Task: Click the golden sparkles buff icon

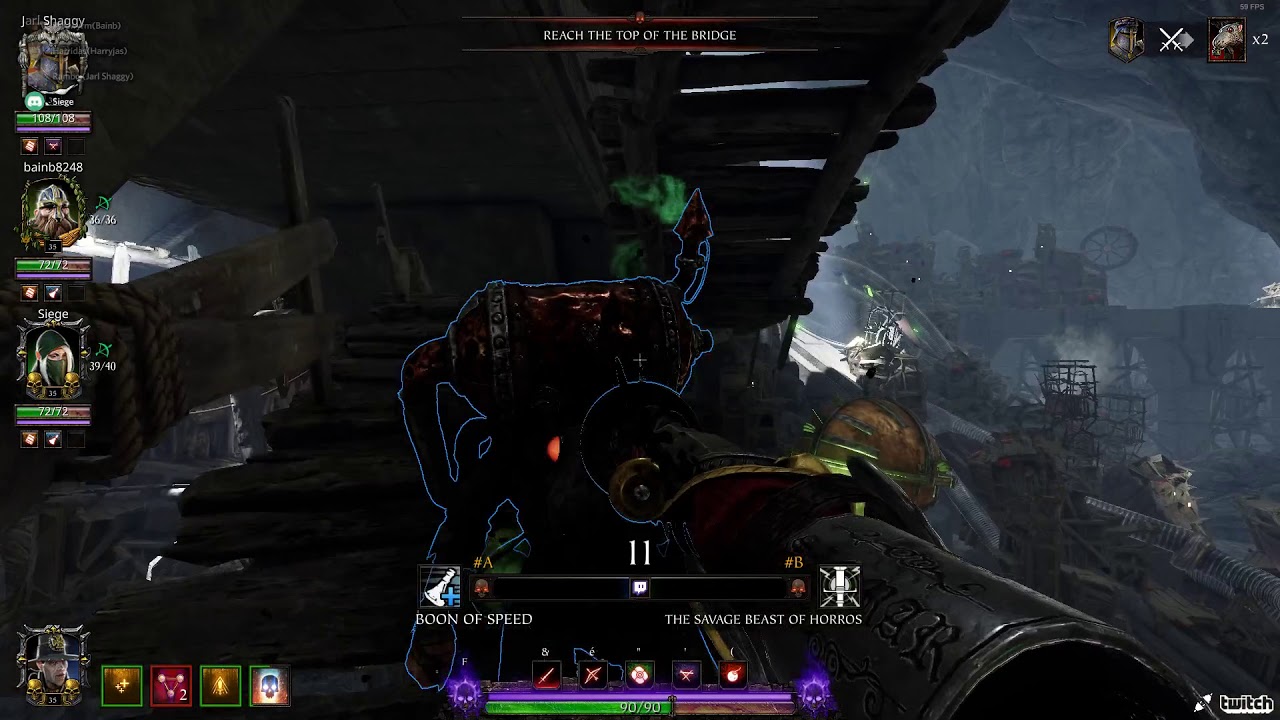Action: pyautogui.click(x=122, y=686)
